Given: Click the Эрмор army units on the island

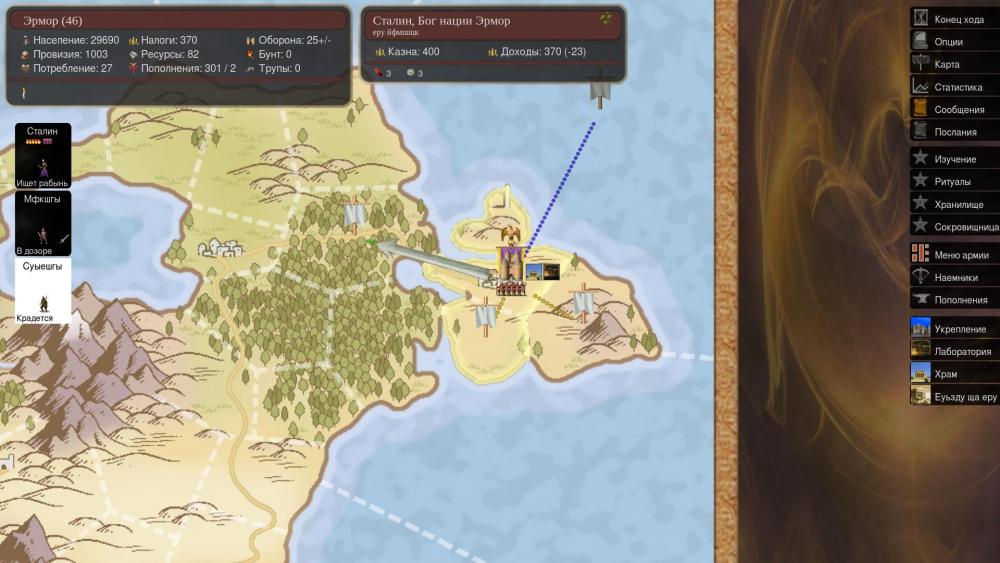Looking at the screenshot, I should [x=512, y=289].
